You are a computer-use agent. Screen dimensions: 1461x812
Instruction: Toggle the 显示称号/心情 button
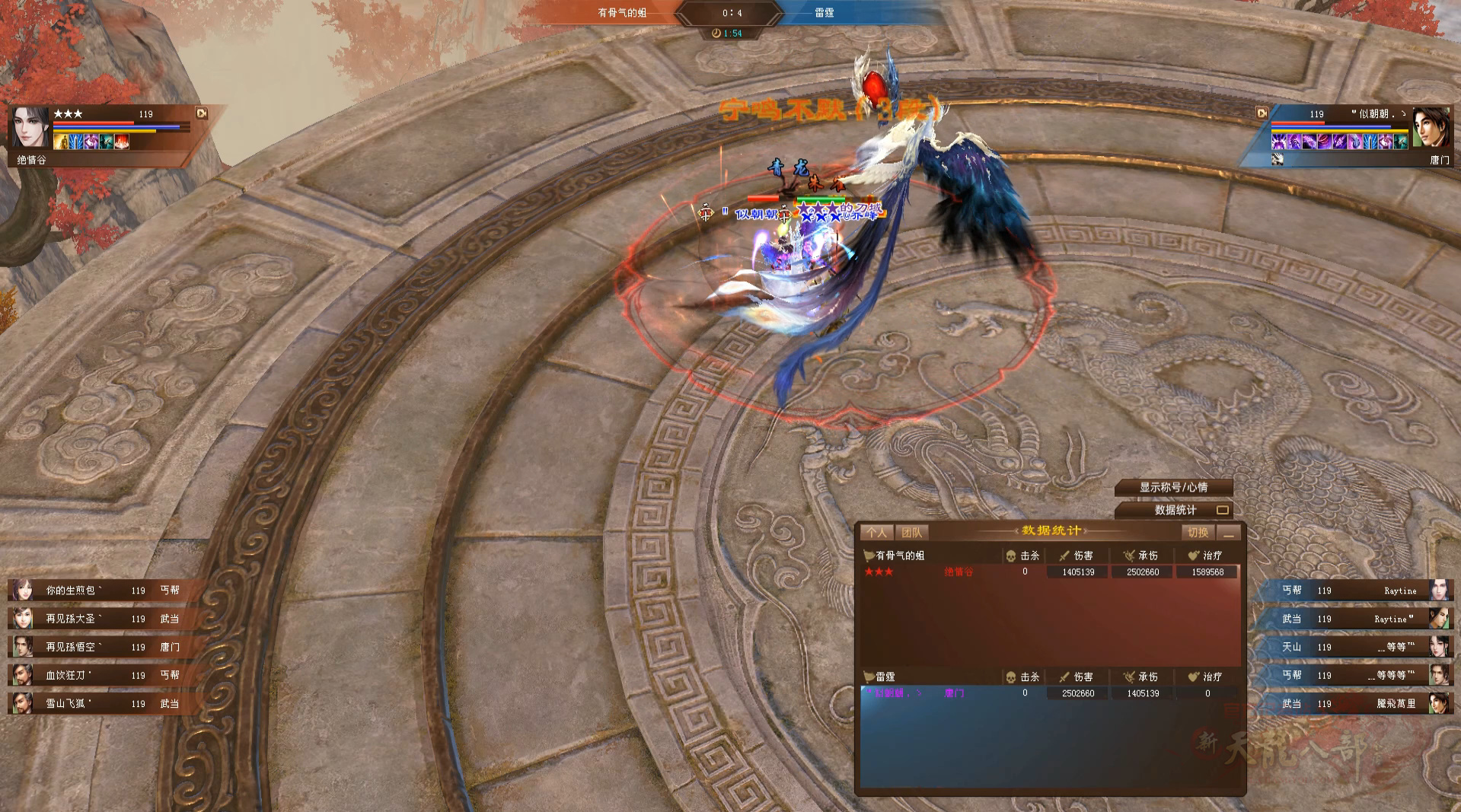coord(1173,487)
